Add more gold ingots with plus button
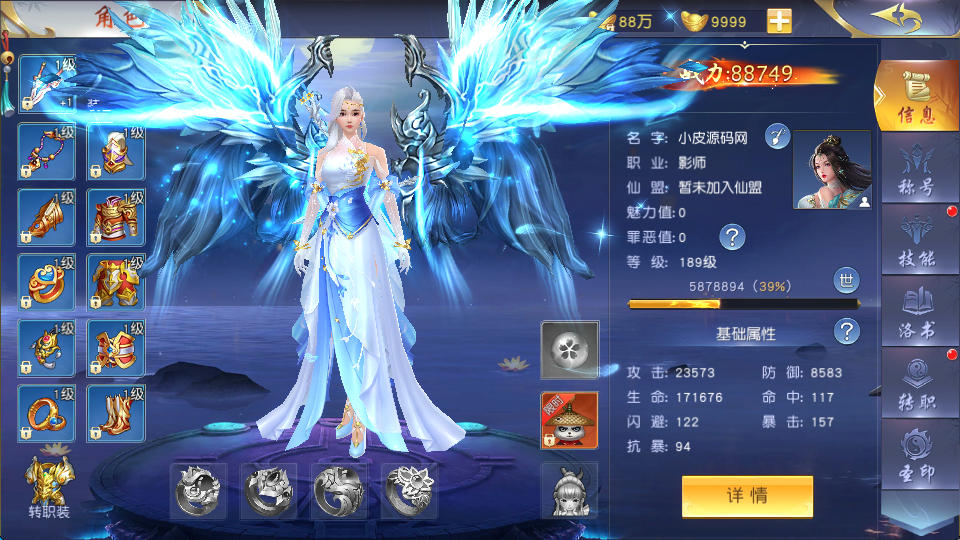 pyautogui.click(x=779, y=21)
